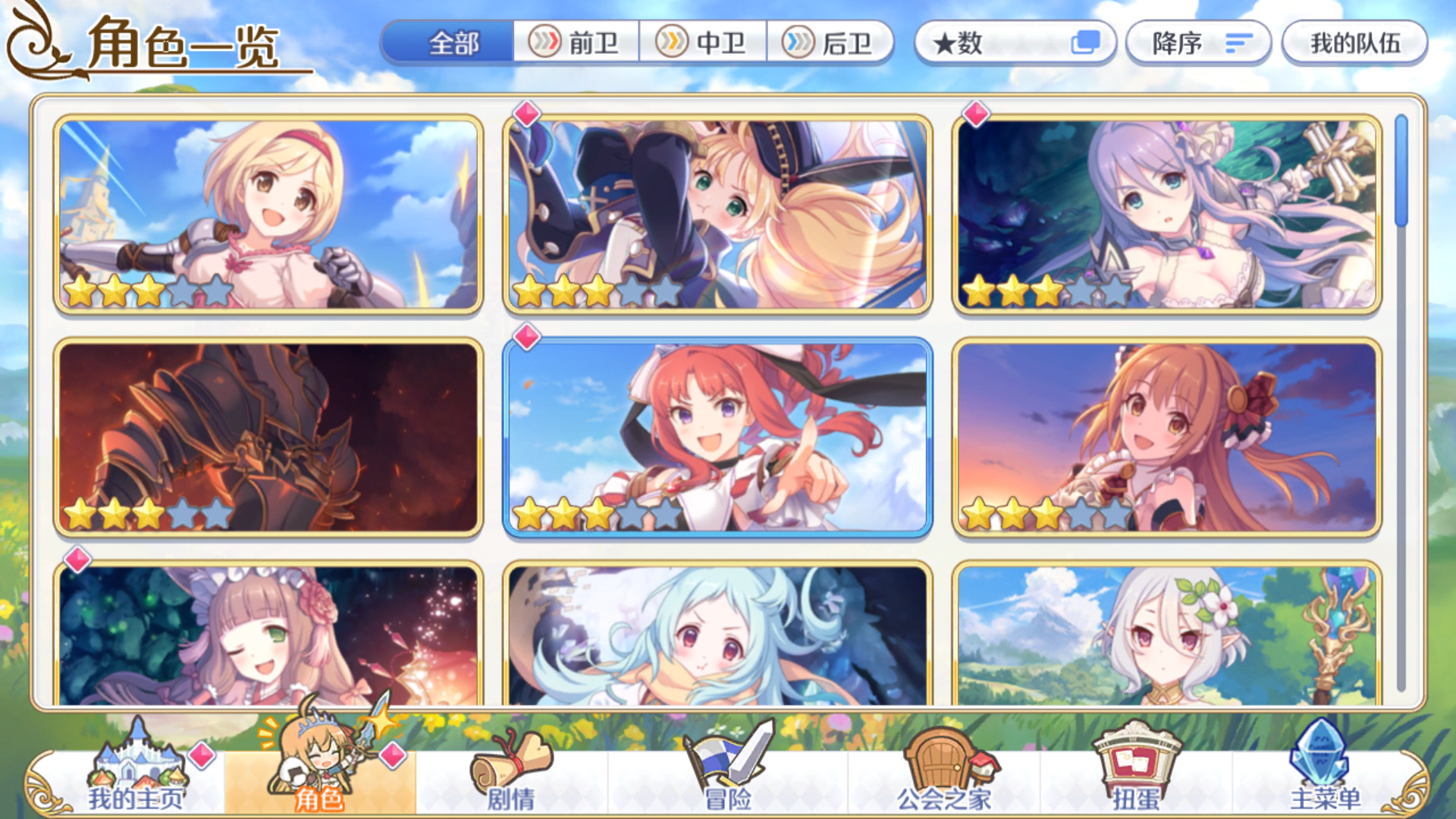Click the swap icon beside ★数 selector
The width and height of the screenshot is (1456, 819).
click(1087, 43)
